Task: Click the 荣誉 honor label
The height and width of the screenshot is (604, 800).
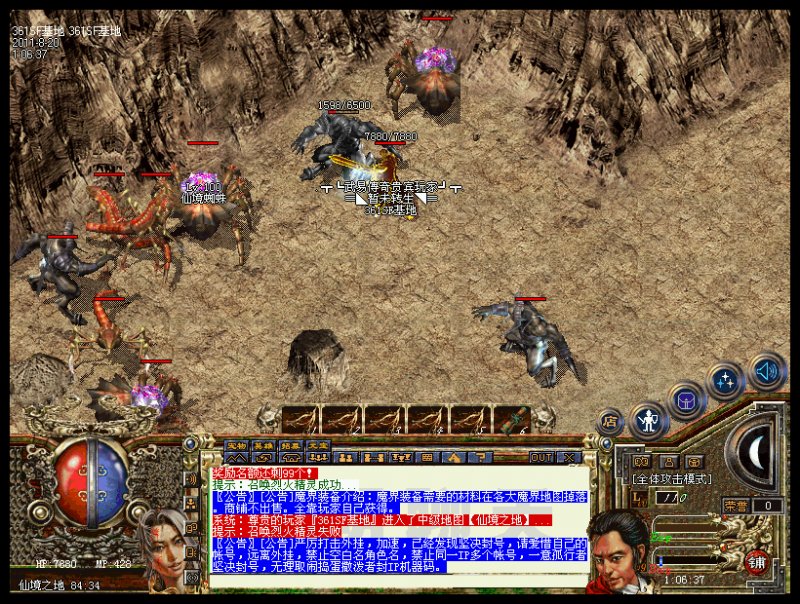Action: coord(733,506)
